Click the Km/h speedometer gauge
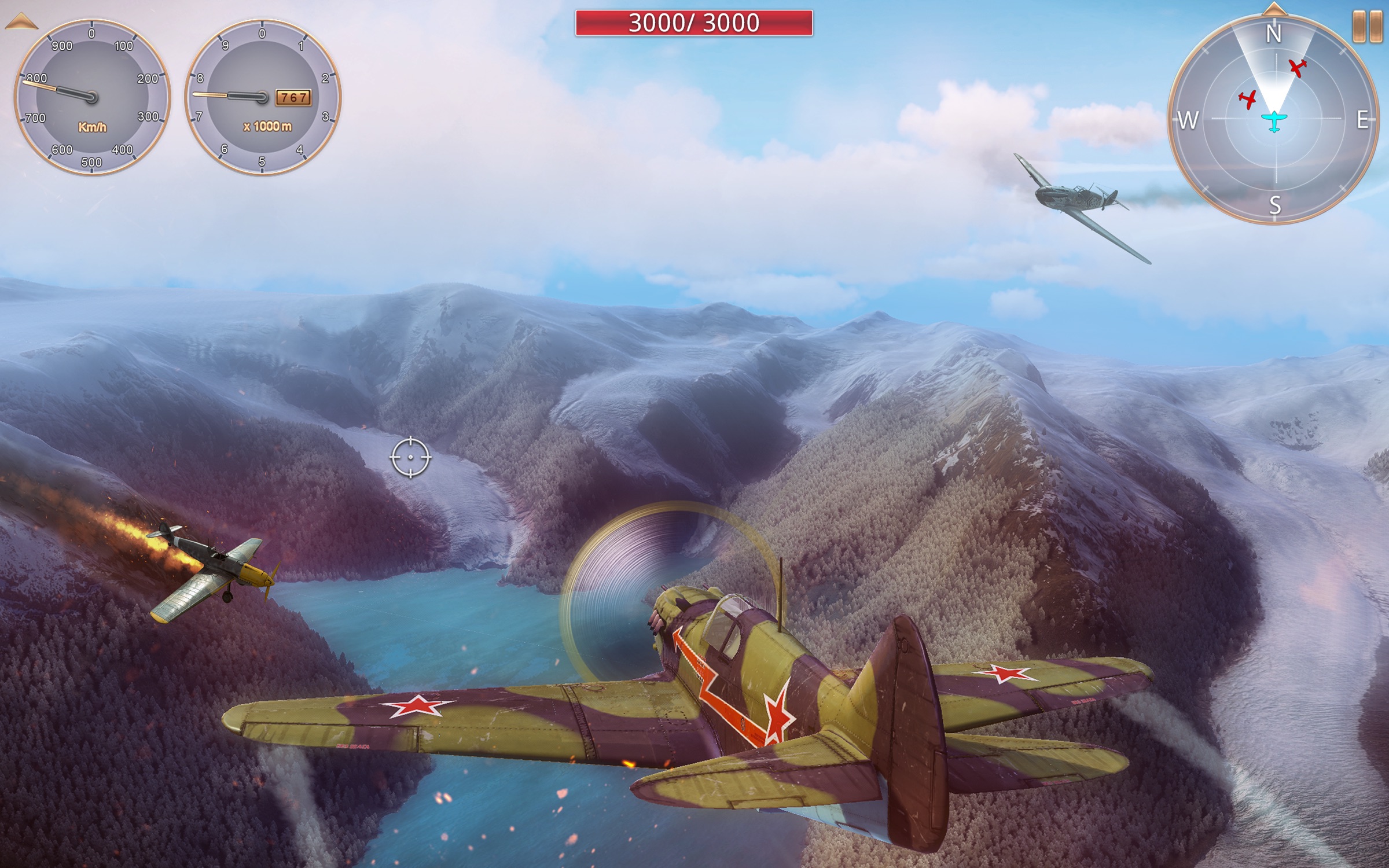 [x=92, y=97]
